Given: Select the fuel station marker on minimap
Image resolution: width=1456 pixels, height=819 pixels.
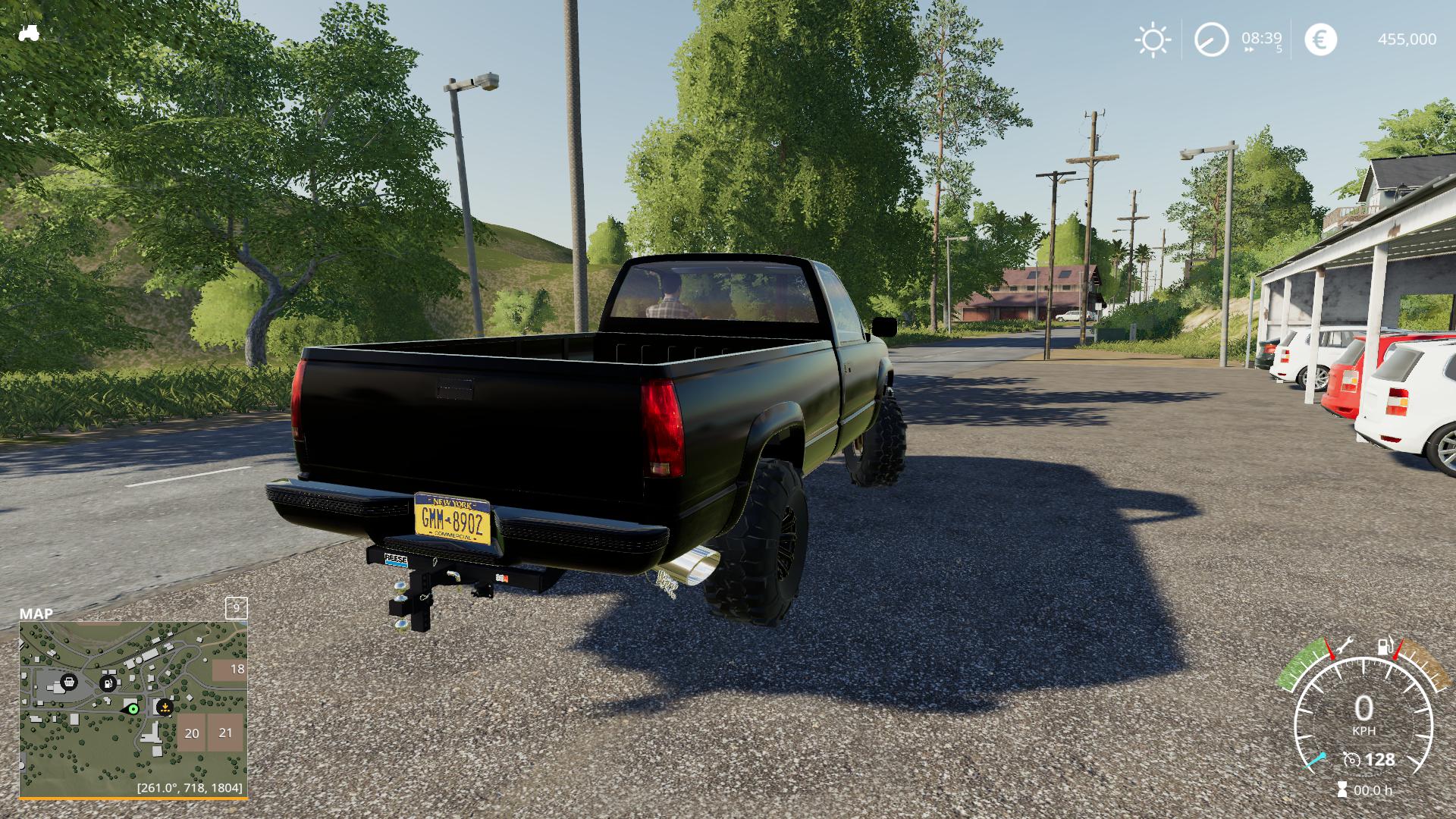Looking at the screenshot, I should [108, 683].
